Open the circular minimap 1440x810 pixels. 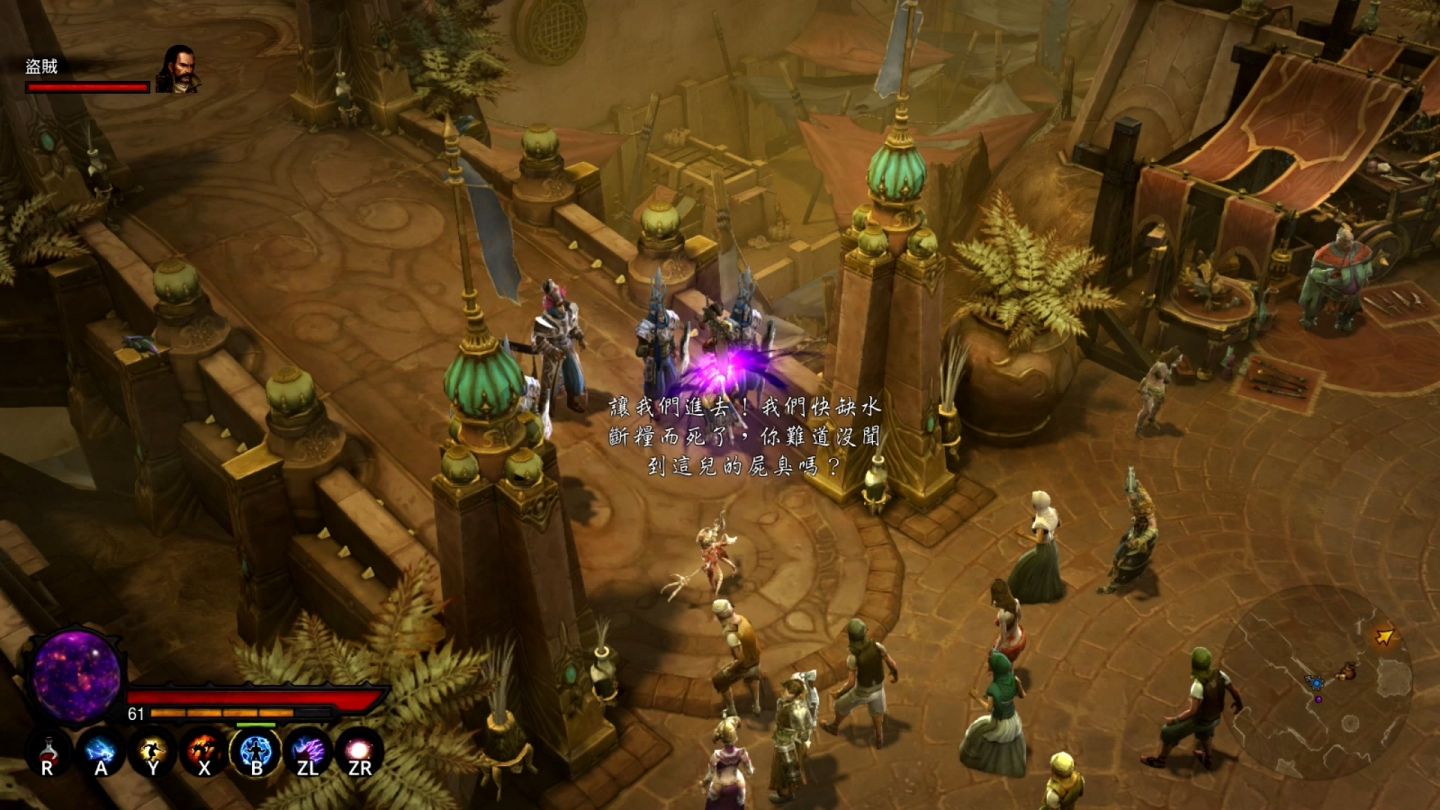point(1316,680)
